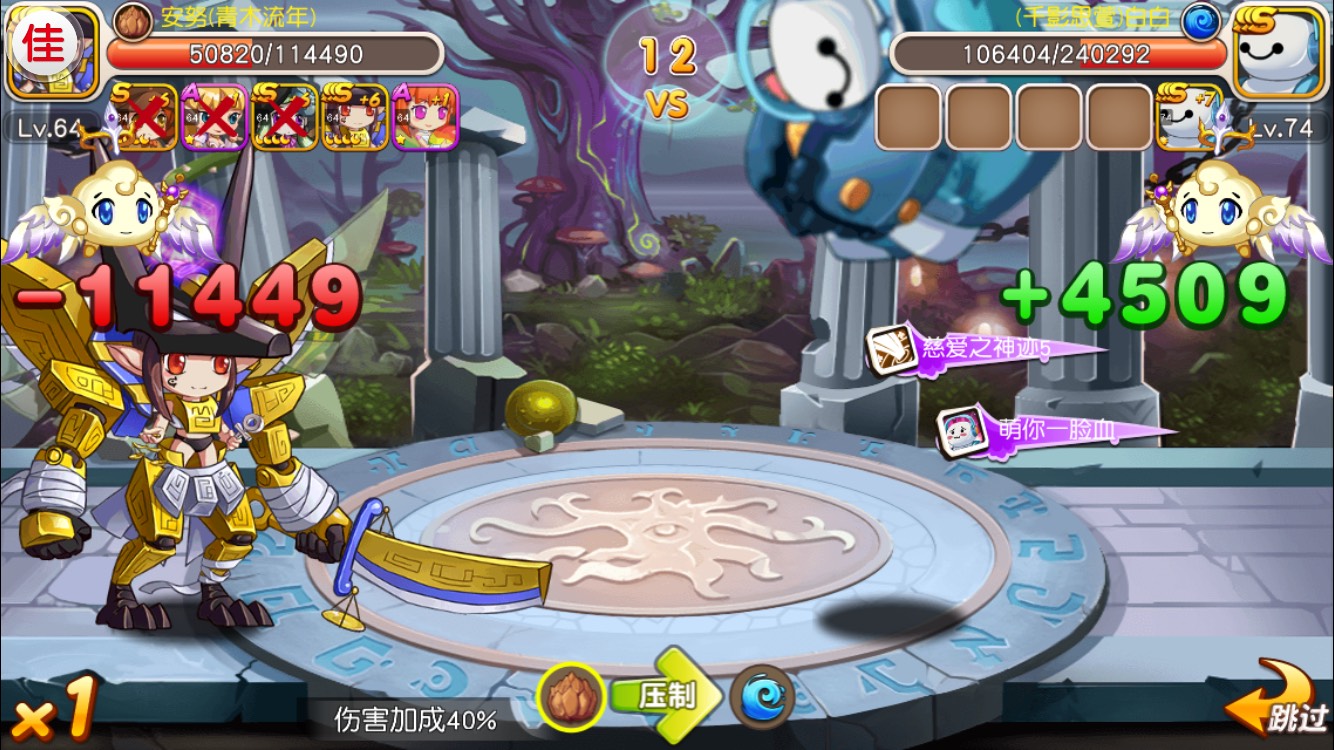The image size is (1334, 750).
Task: Tap the blue water swirl element icon
Action: [763, 697]
